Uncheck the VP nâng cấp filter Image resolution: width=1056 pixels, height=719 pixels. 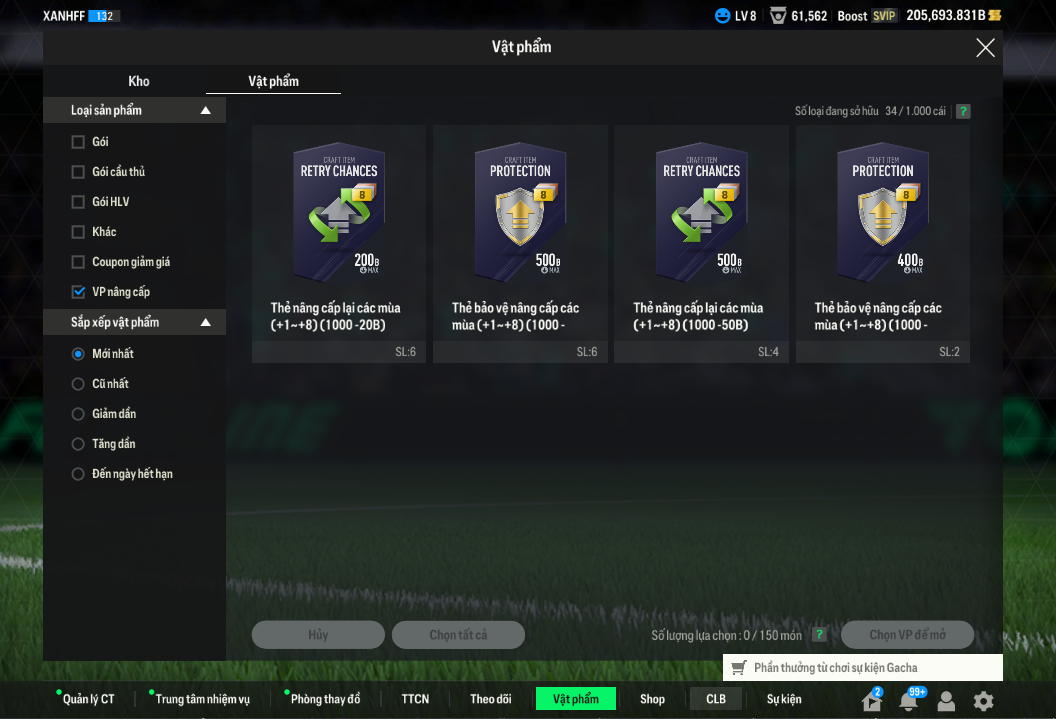[78, 292]
